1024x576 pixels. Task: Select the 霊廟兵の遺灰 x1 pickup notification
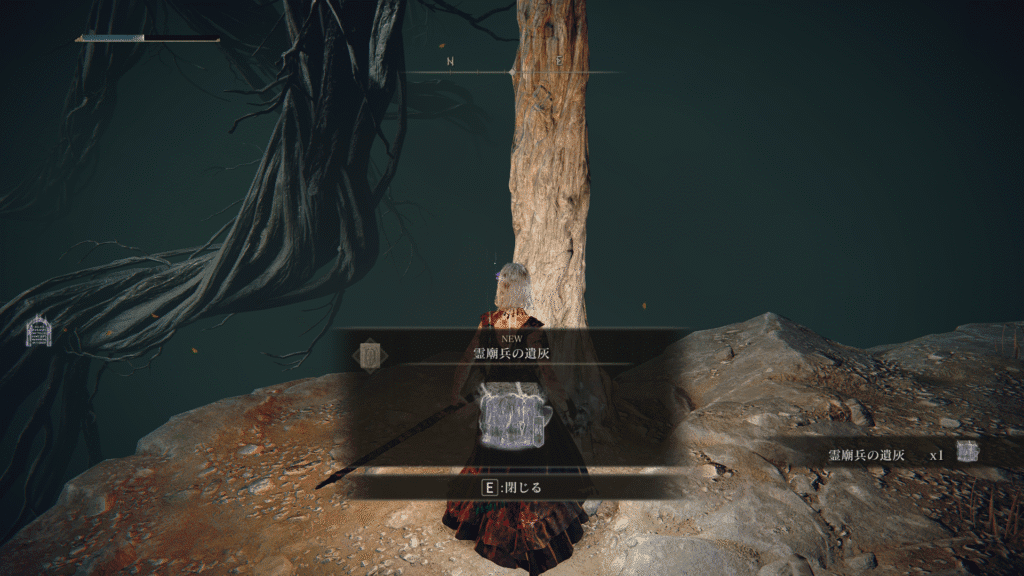900,453
